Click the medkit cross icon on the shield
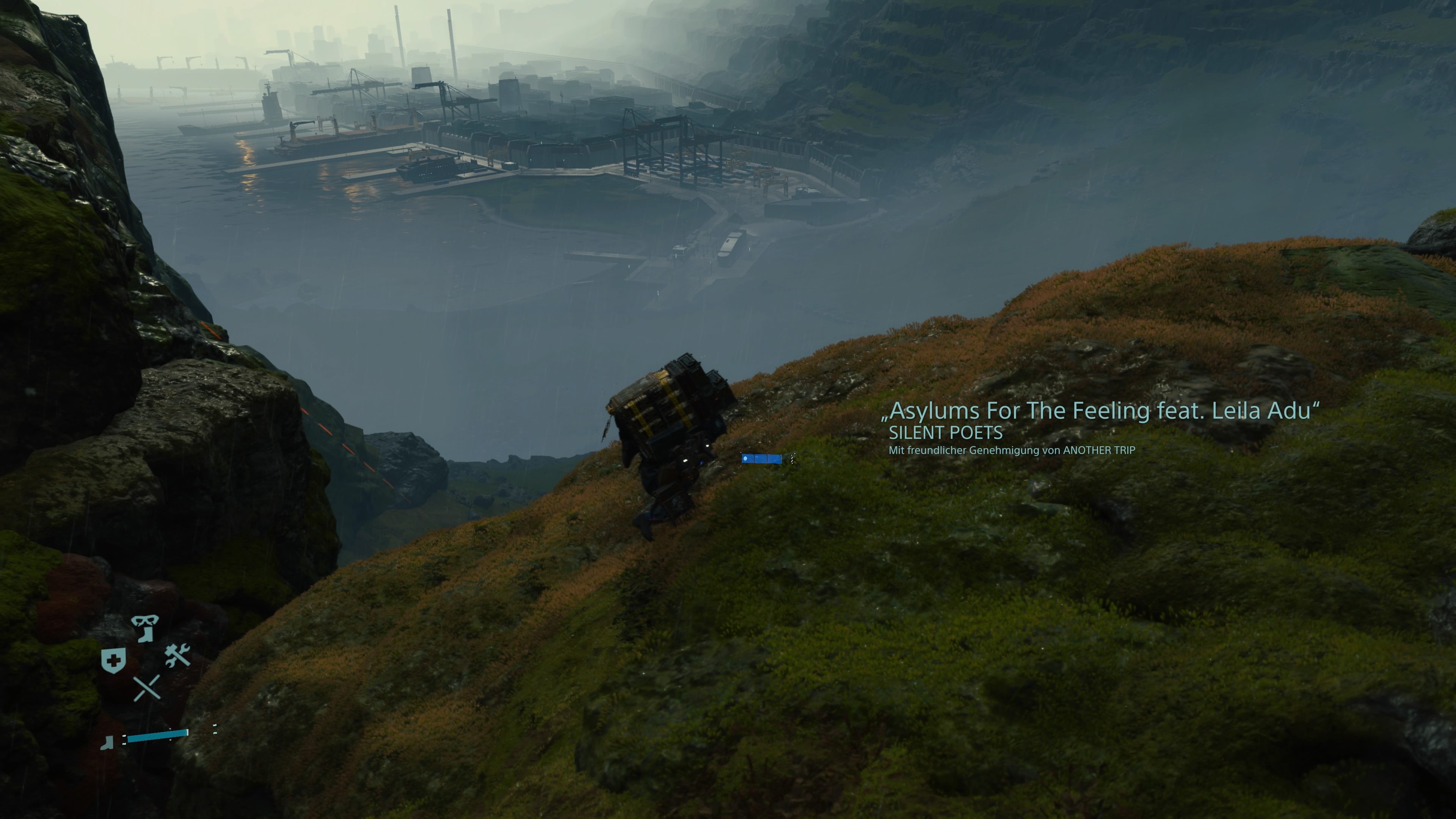 tap(114, 660)
